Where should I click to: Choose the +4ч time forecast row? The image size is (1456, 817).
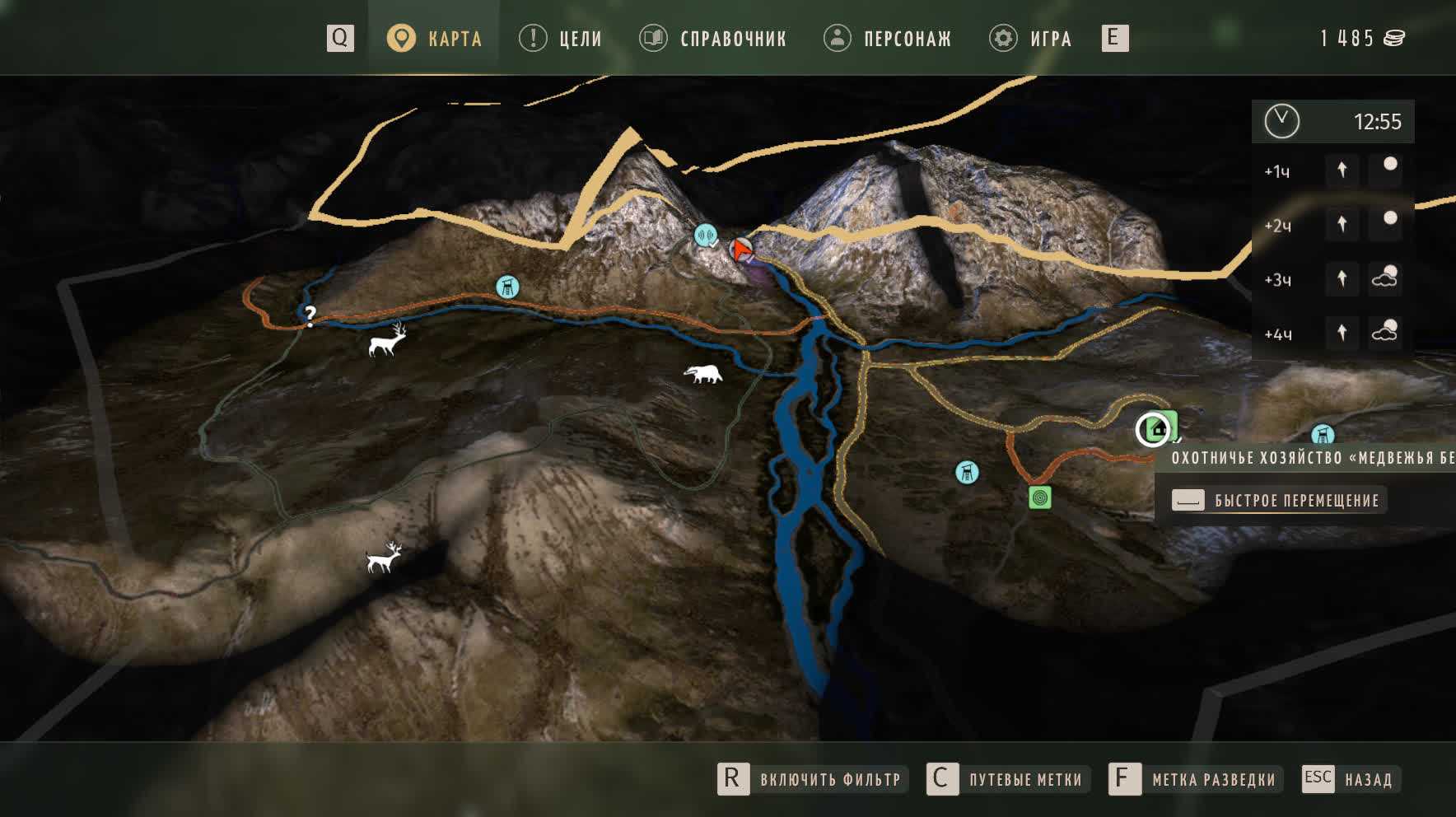(x=1332, y=334)
